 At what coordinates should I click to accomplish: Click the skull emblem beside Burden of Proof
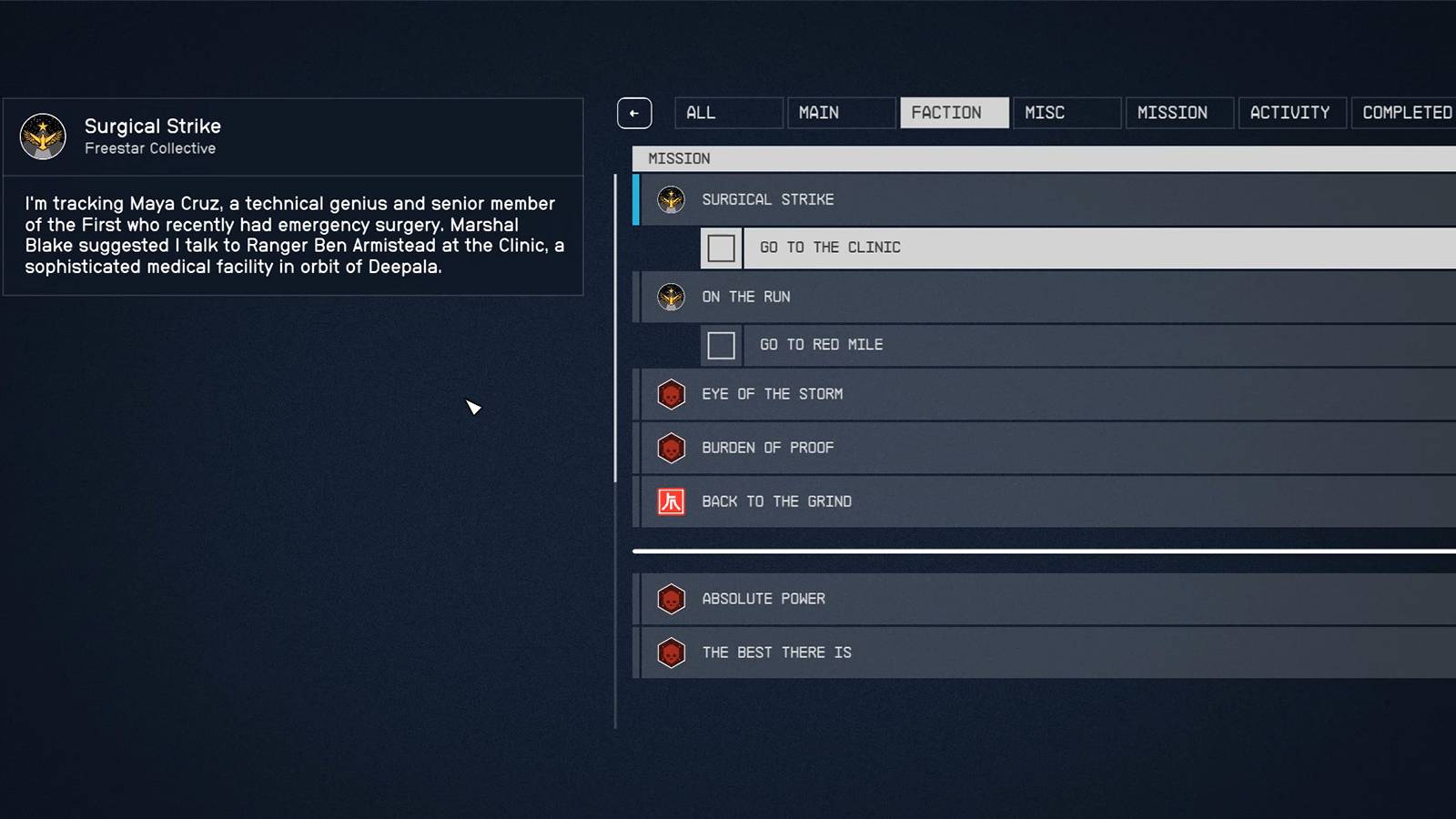point(671,448)
